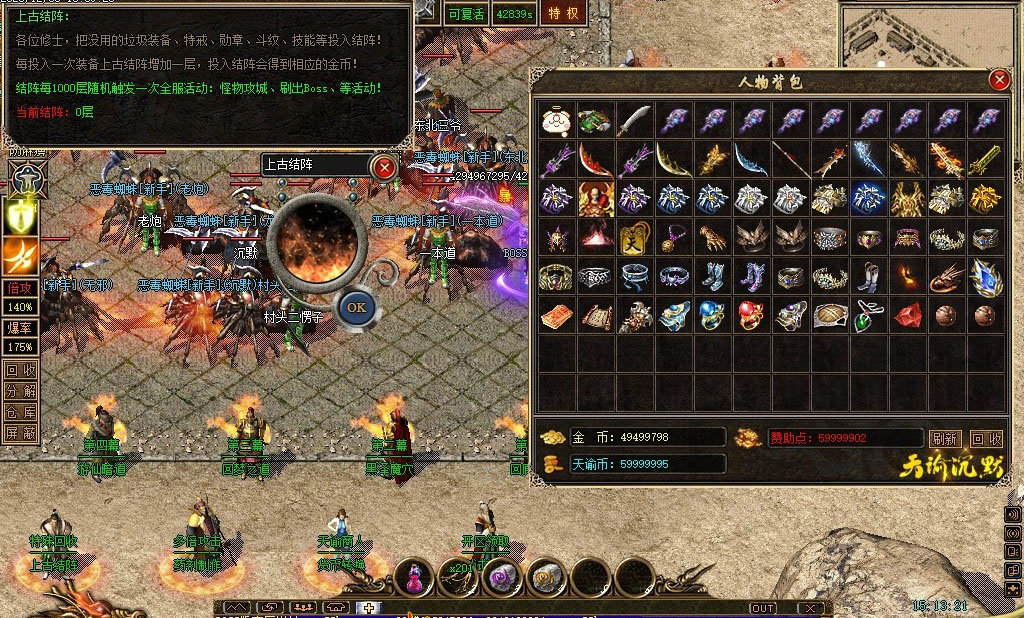The image size is (1024, 618).
Task: Select the red-robed figure item in the backpack
Action: (596, 199)
